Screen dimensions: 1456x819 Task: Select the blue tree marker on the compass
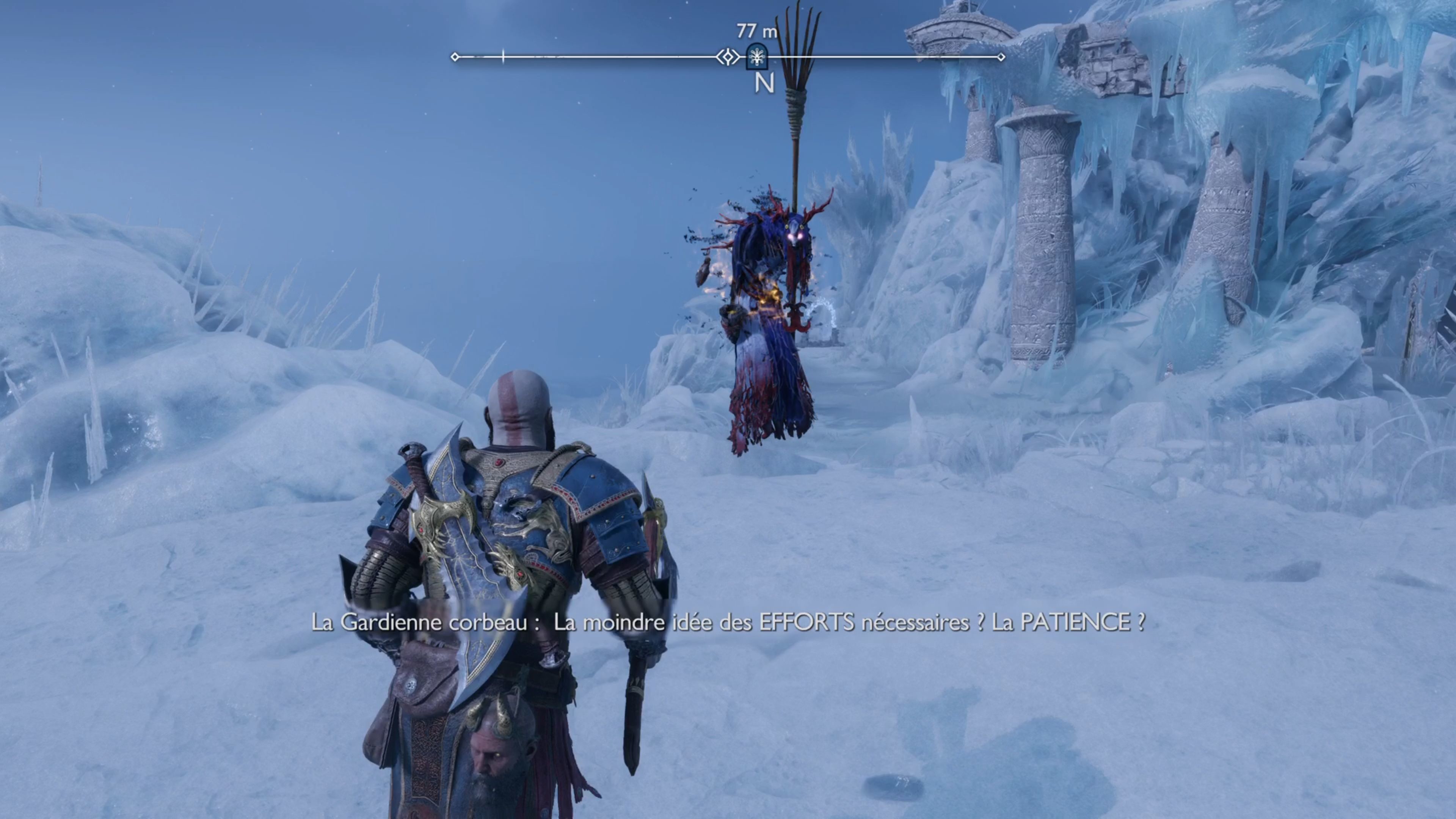(x=756, y=56)
